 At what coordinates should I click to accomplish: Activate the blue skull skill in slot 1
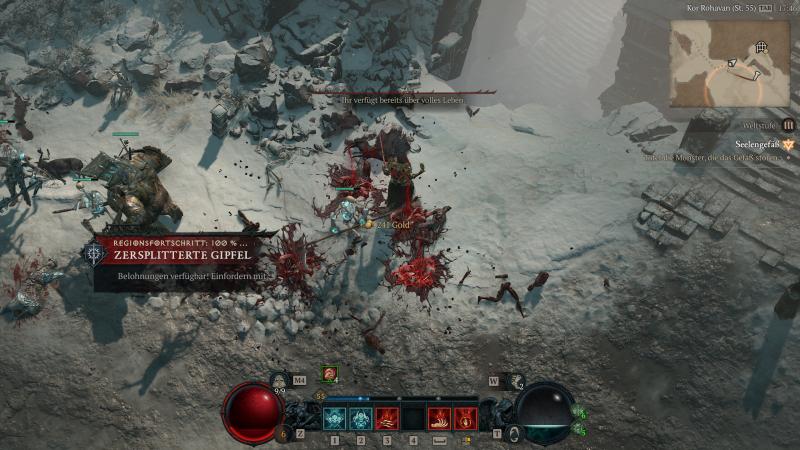(334, 418)
